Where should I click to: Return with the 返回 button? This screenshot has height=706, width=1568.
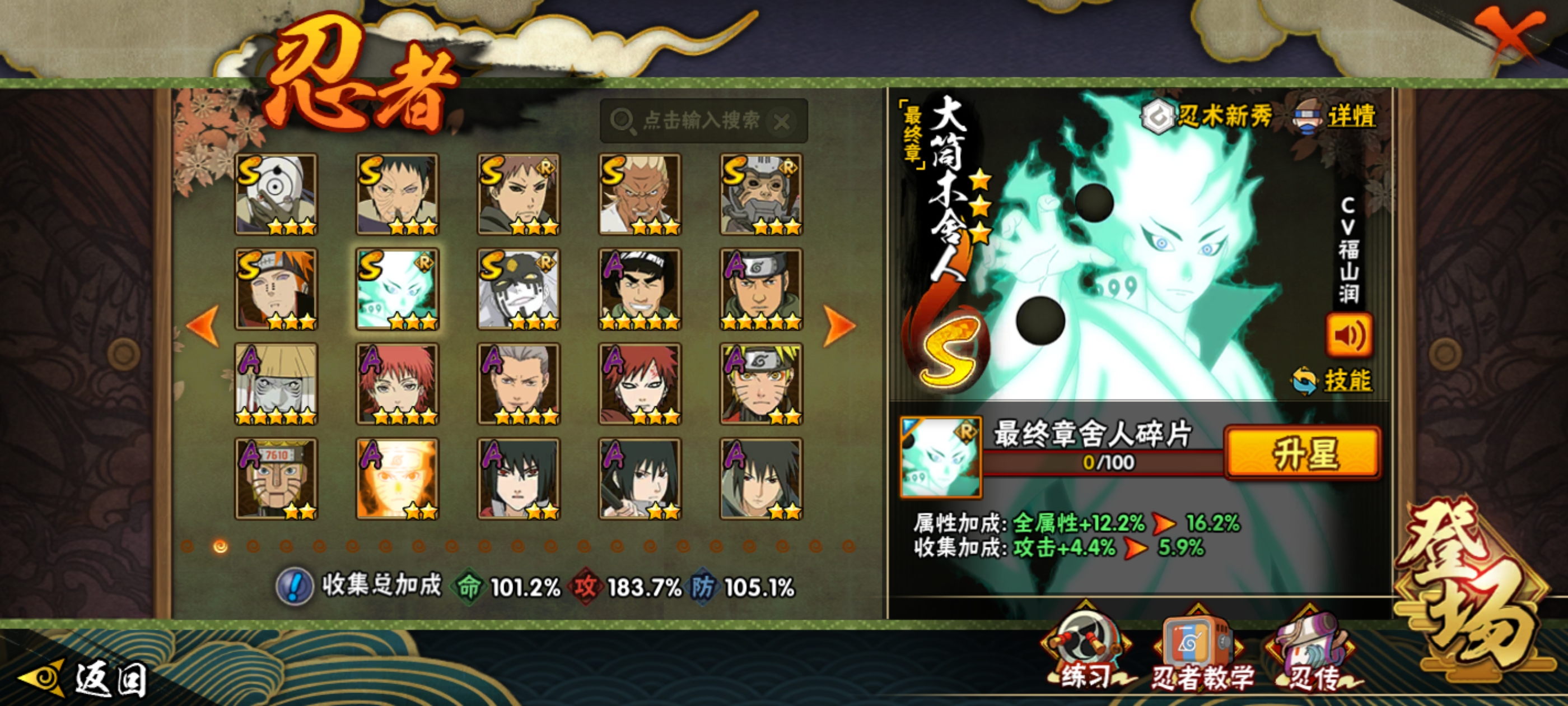pos(85,679)
